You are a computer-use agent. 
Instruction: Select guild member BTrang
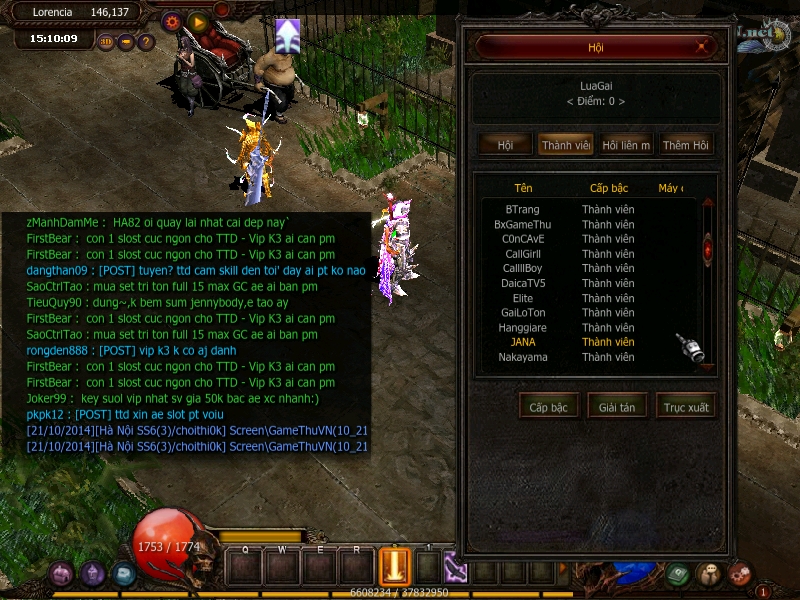(x=523, y=210)
